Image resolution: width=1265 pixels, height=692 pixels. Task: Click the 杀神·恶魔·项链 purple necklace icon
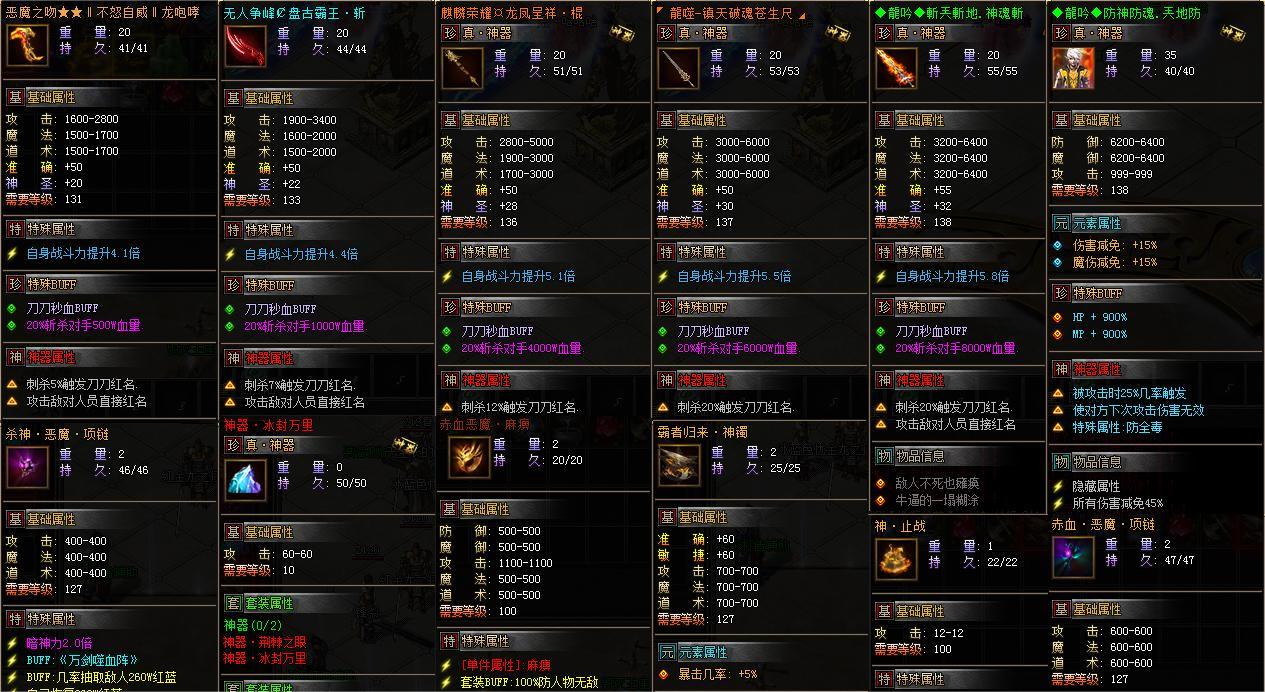coord(27,467)
